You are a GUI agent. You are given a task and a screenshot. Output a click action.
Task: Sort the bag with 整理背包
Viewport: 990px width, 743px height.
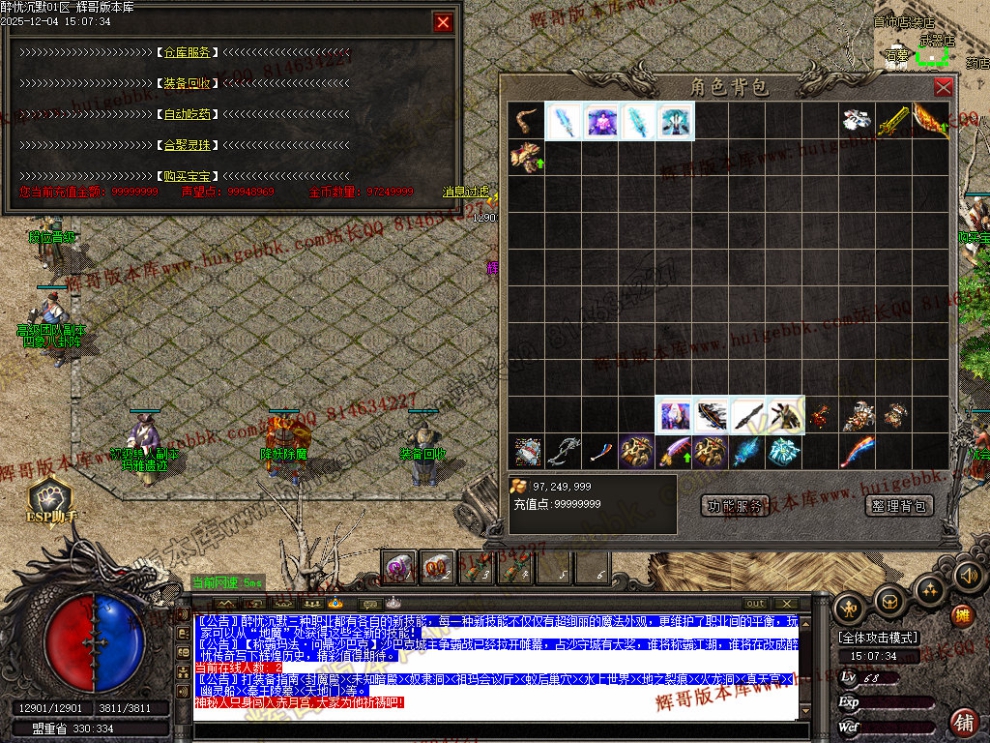898,506
